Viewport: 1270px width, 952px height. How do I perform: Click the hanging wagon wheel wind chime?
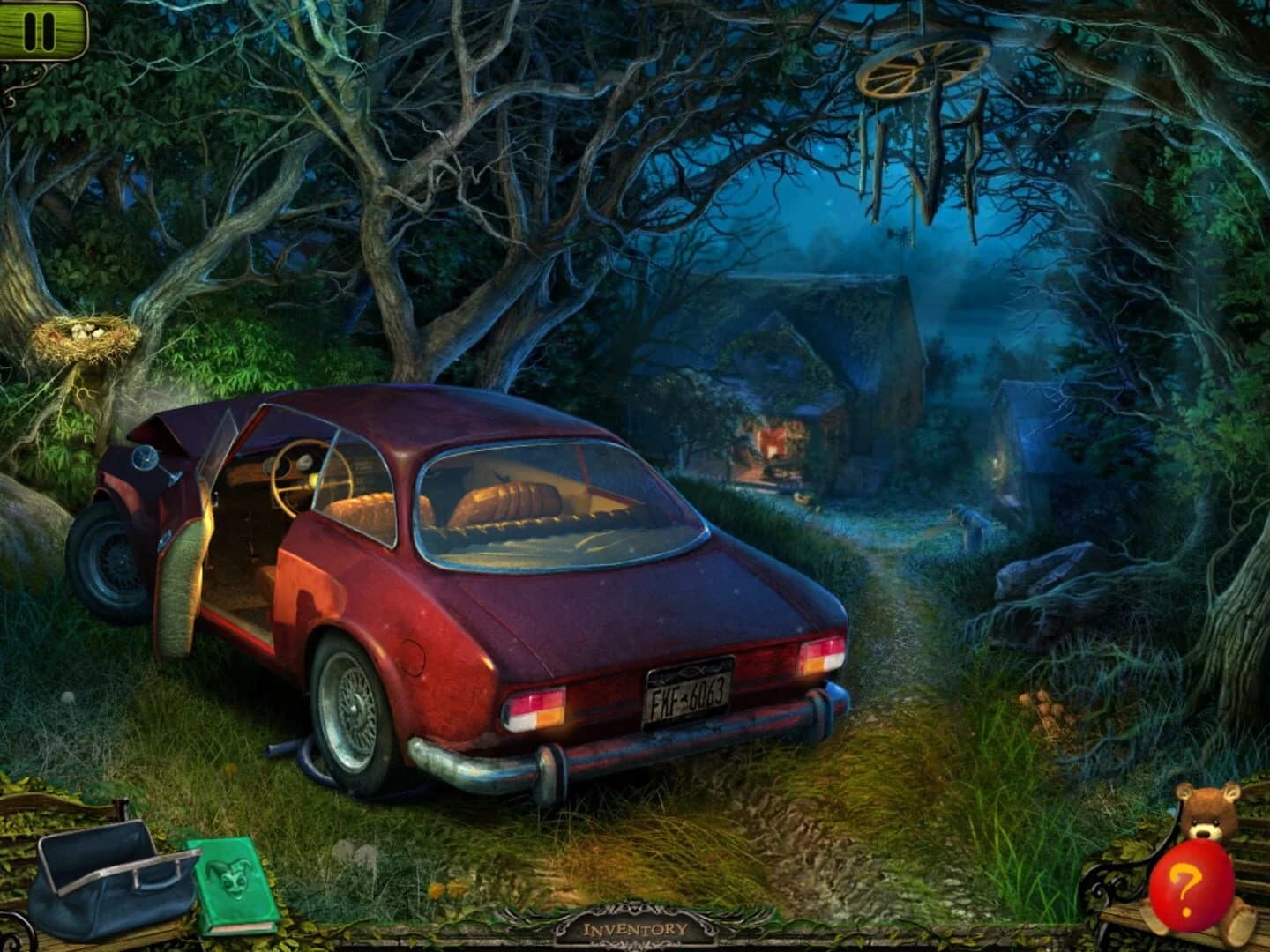click(923, 71)
